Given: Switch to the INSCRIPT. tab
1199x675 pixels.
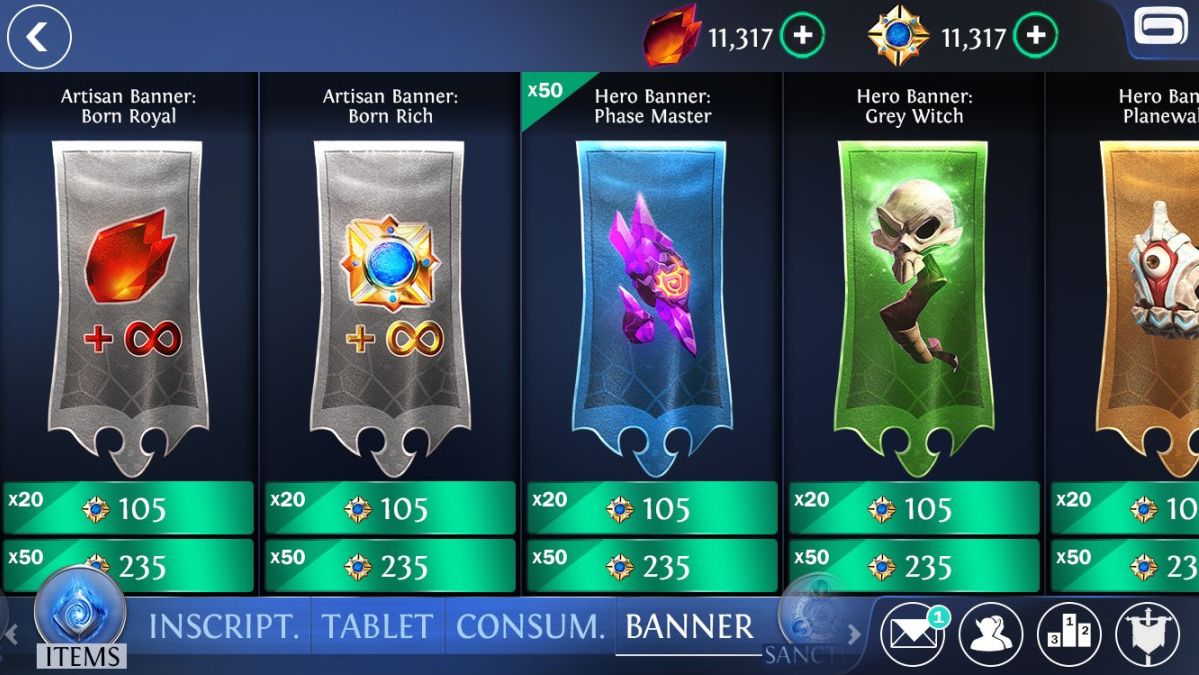Looking at the screenshot, I should (224, 627).
